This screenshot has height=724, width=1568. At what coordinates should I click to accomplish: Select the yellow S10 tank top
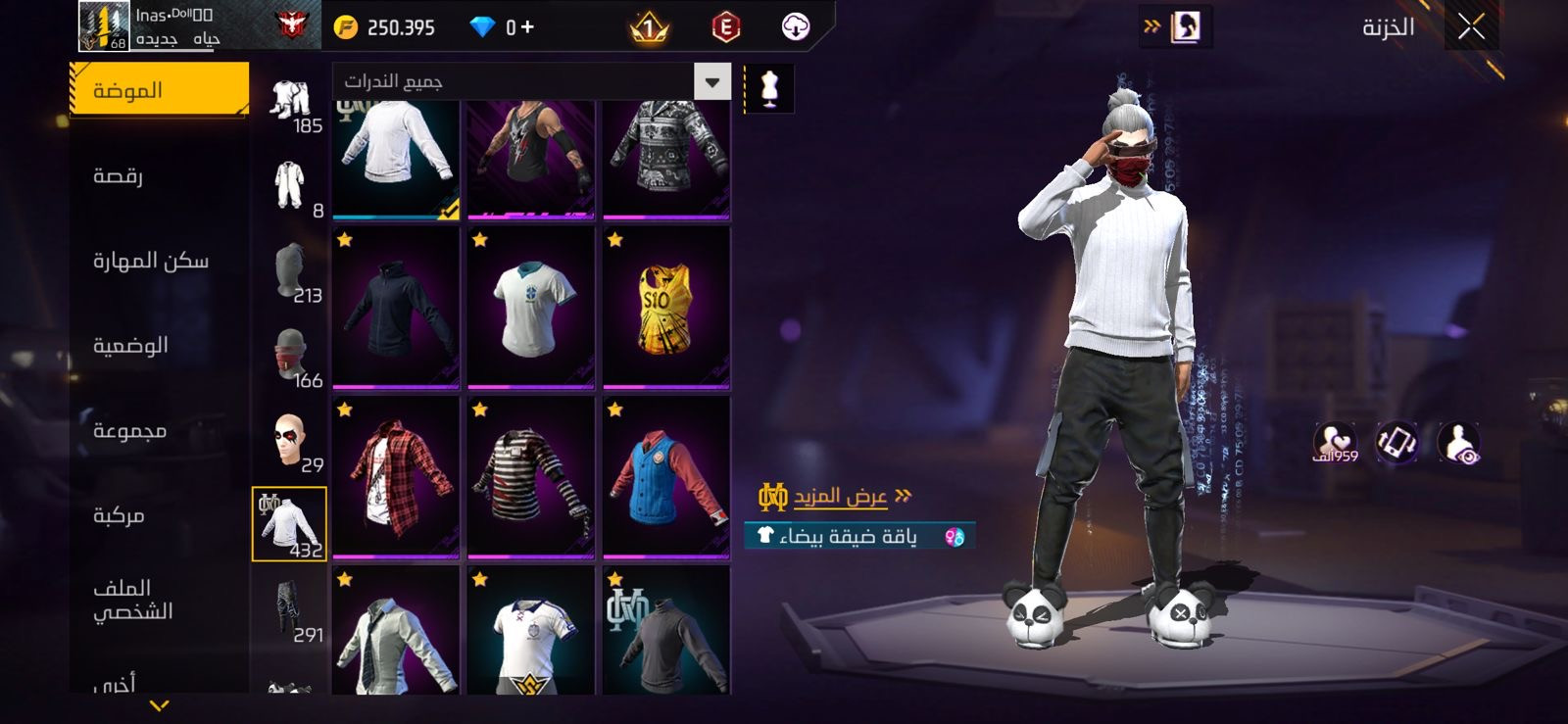click(666, 307)
